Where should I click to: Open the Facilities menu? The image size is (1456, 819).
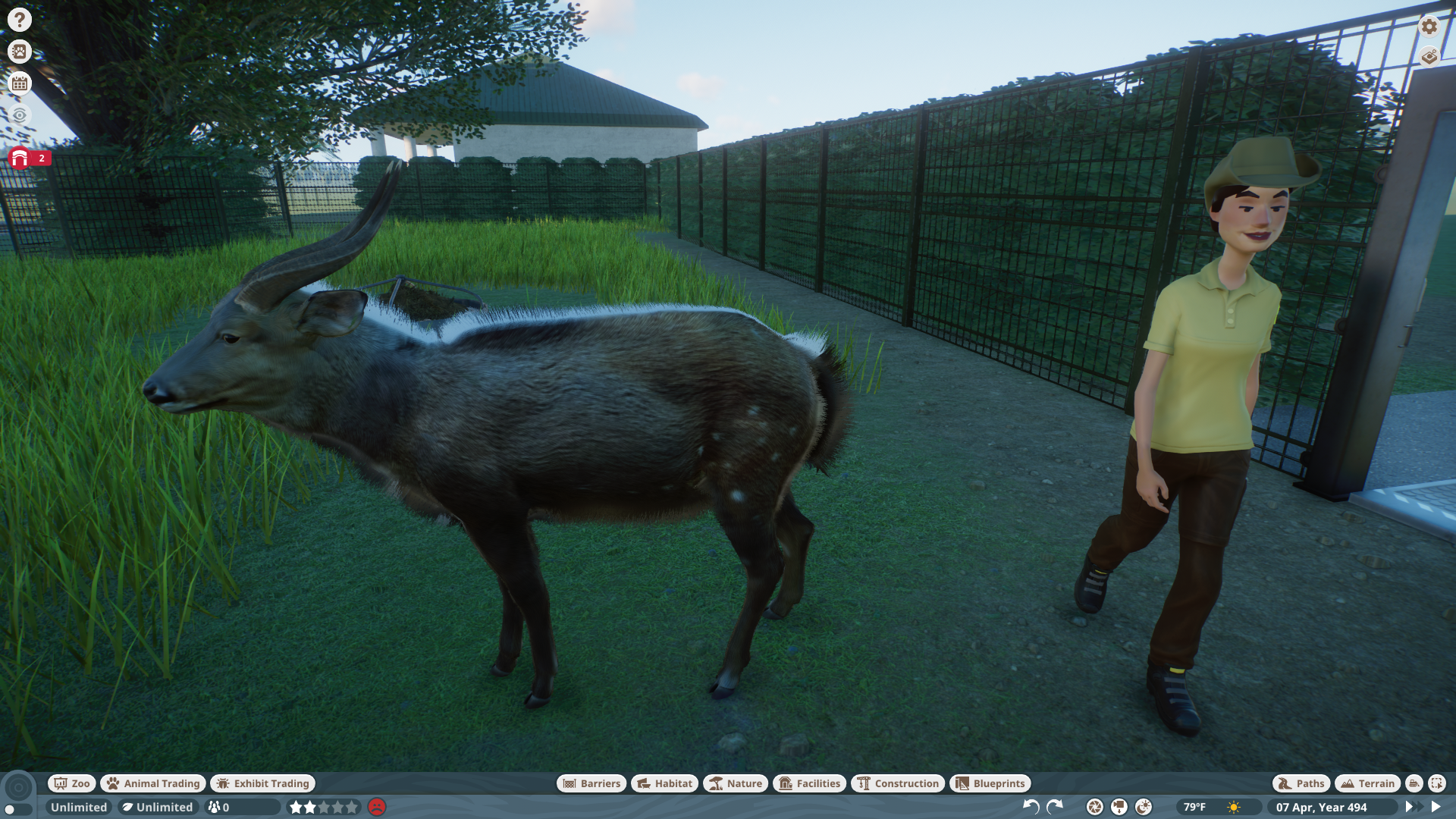tap(809, 783)
